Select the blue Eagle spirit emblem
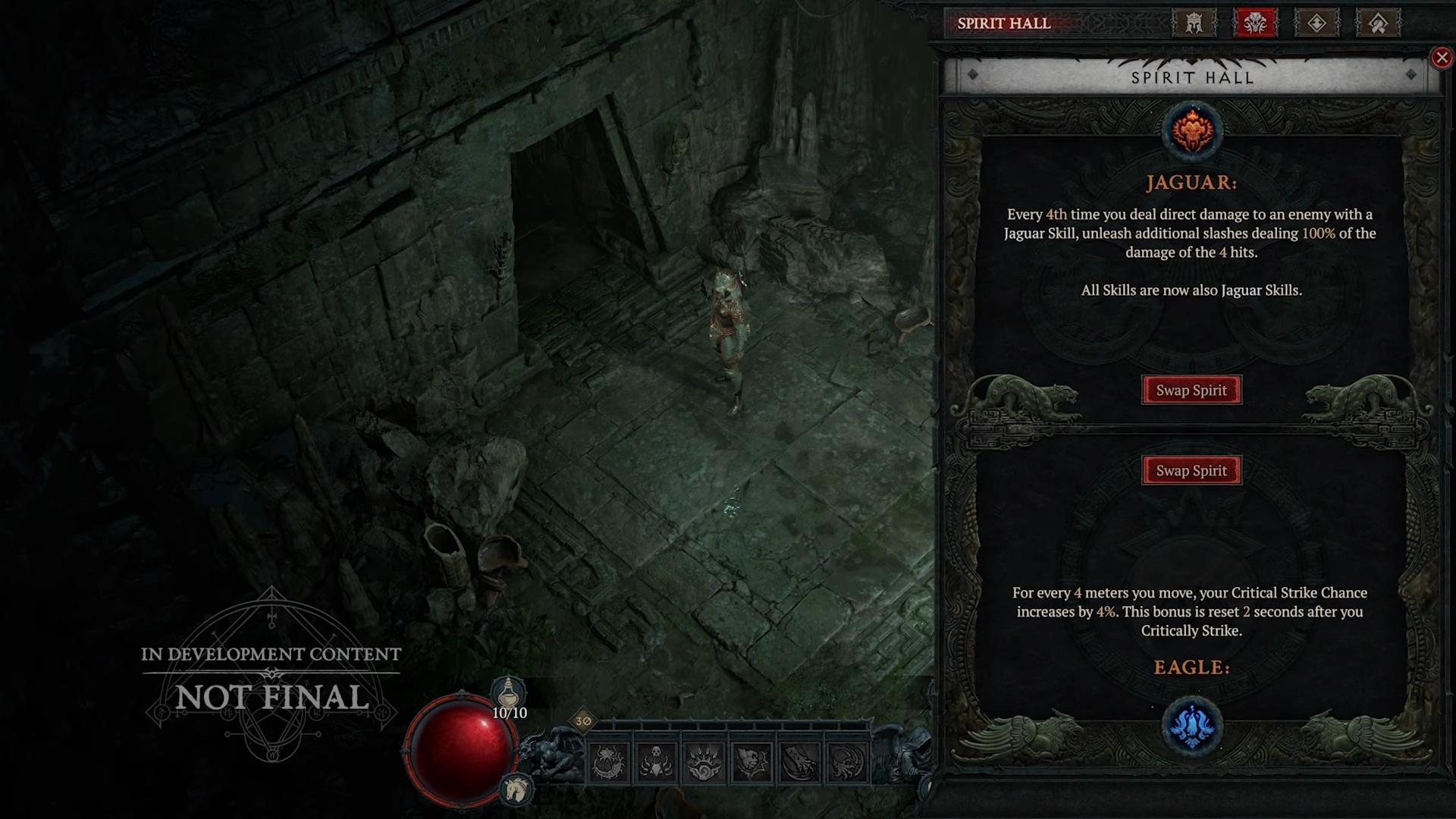 (1192, 726)
